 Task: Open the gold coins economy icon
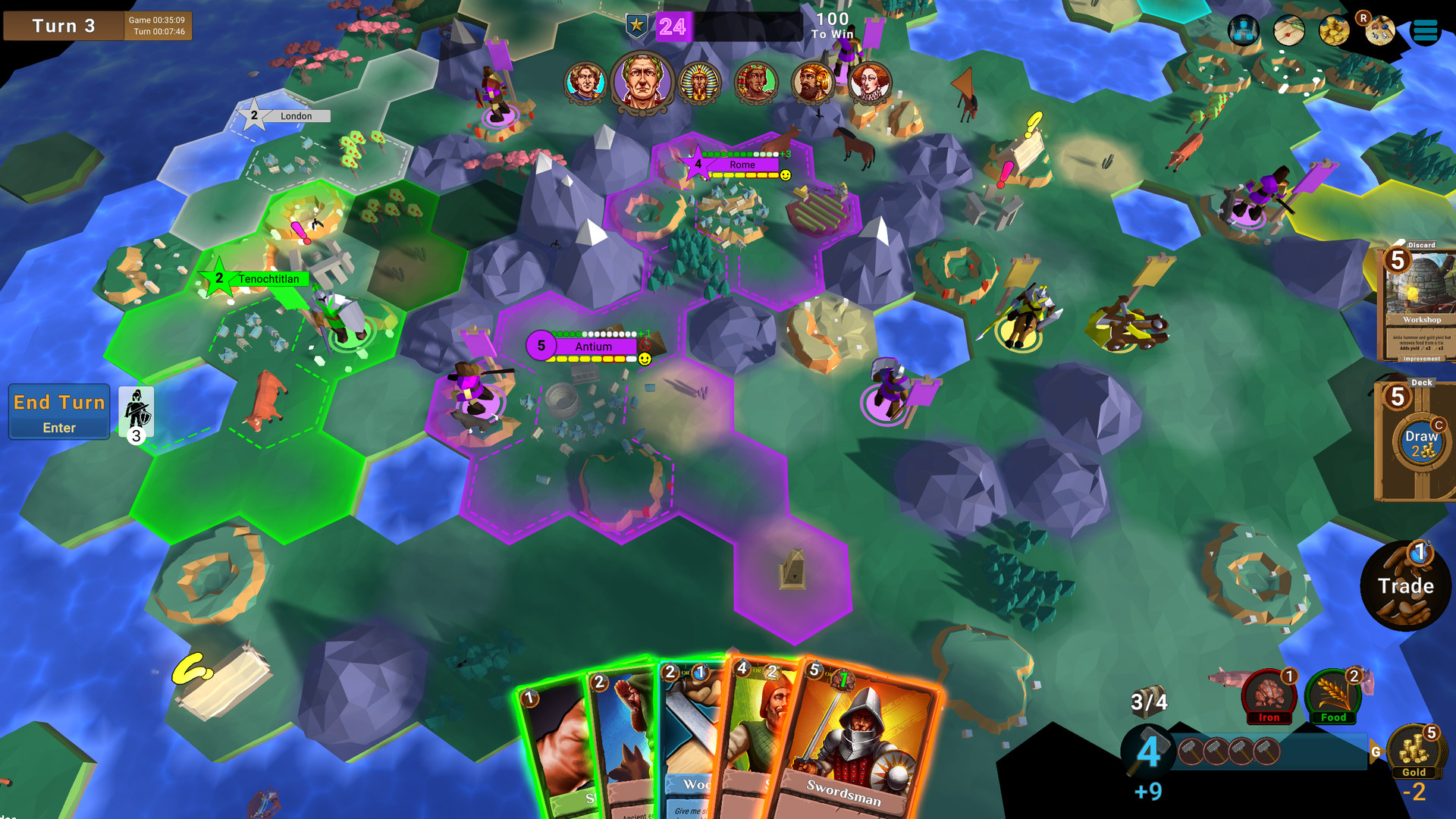pyautogui.click(x=1333, y=31)
